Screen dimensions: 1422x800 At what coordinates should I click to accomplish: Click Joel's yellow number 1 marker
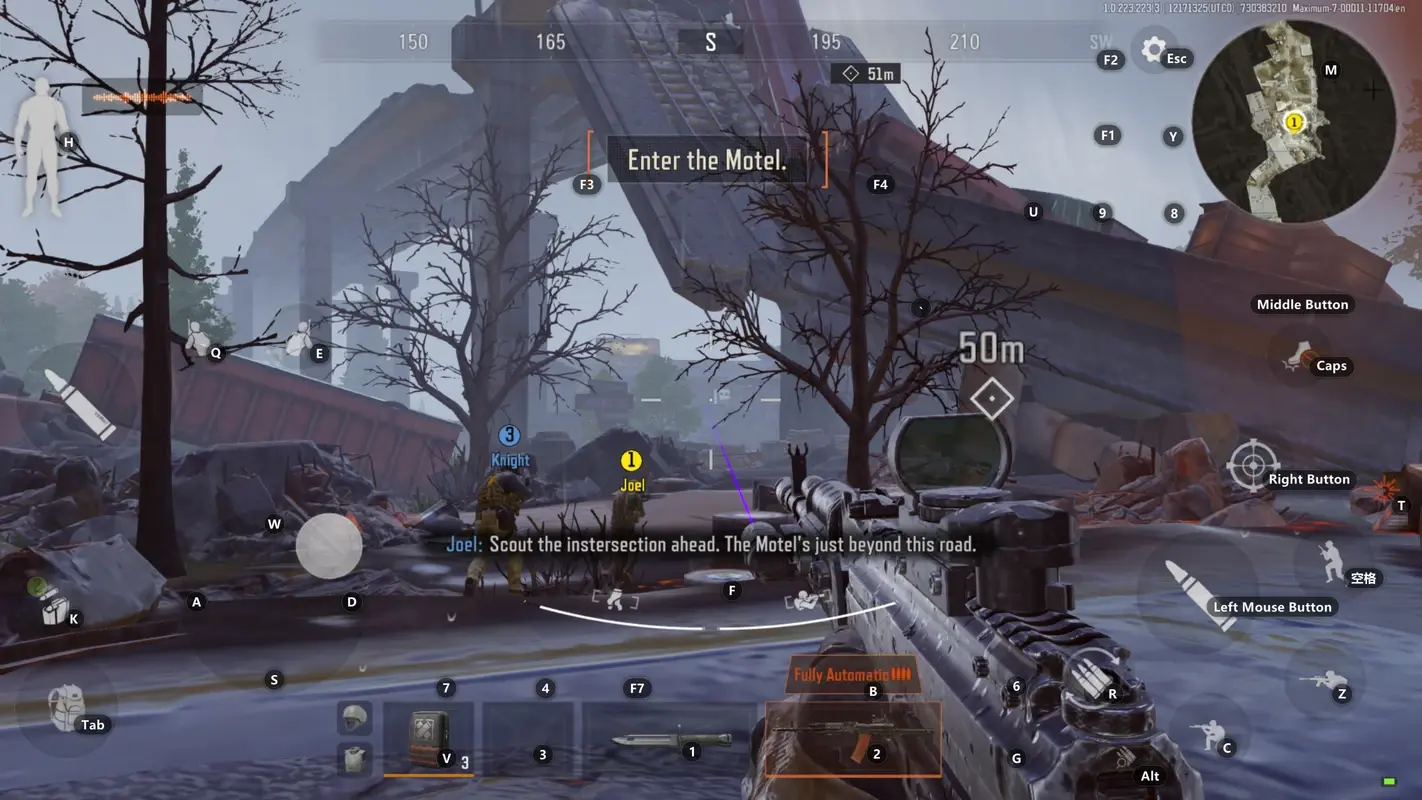[631, 461]
